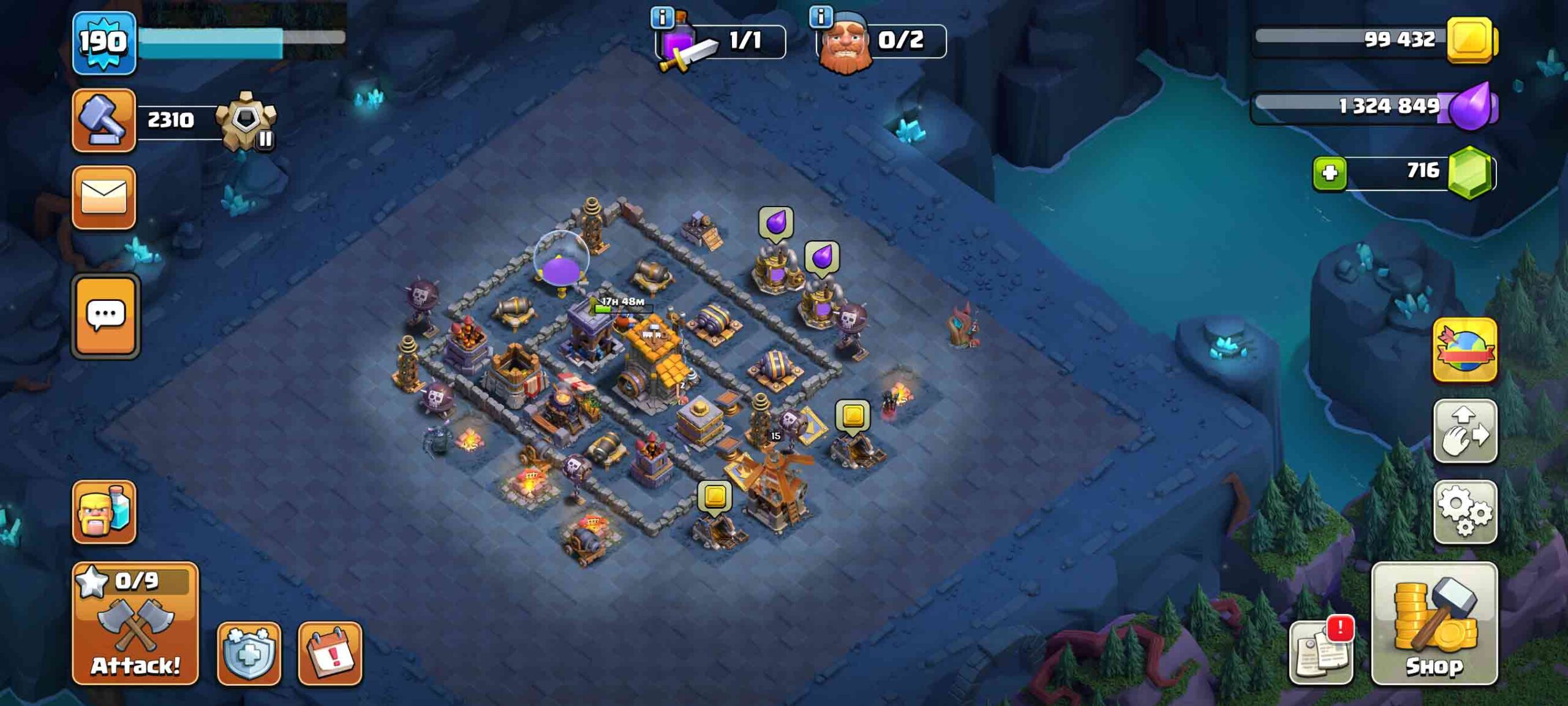Activate the layout editor hand icon
This screenshot has width=1568, height=706.
1464,431
